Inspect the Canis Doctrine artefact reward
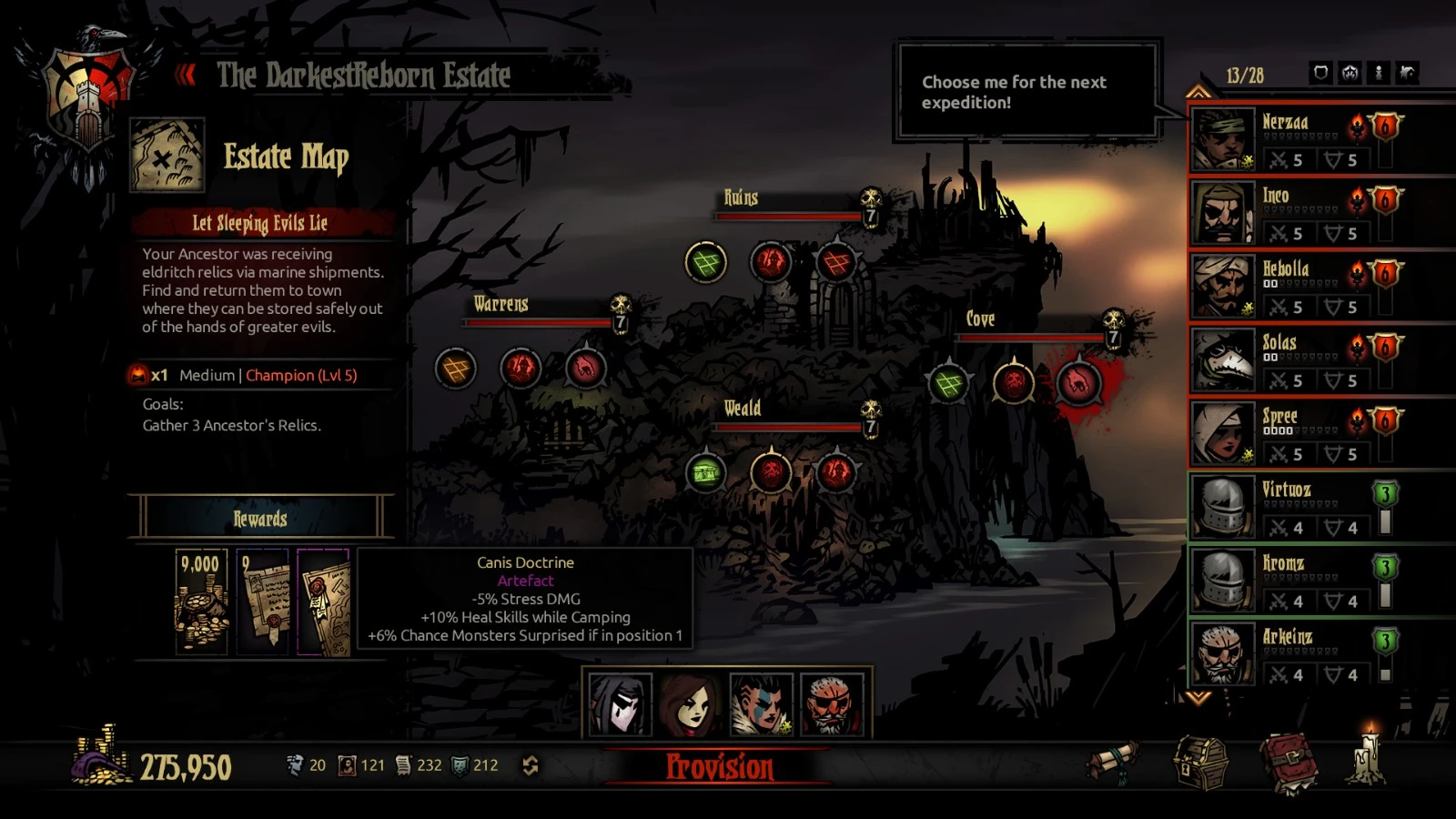Screen dimensions: 1456x819 click(x=323, y=602)
